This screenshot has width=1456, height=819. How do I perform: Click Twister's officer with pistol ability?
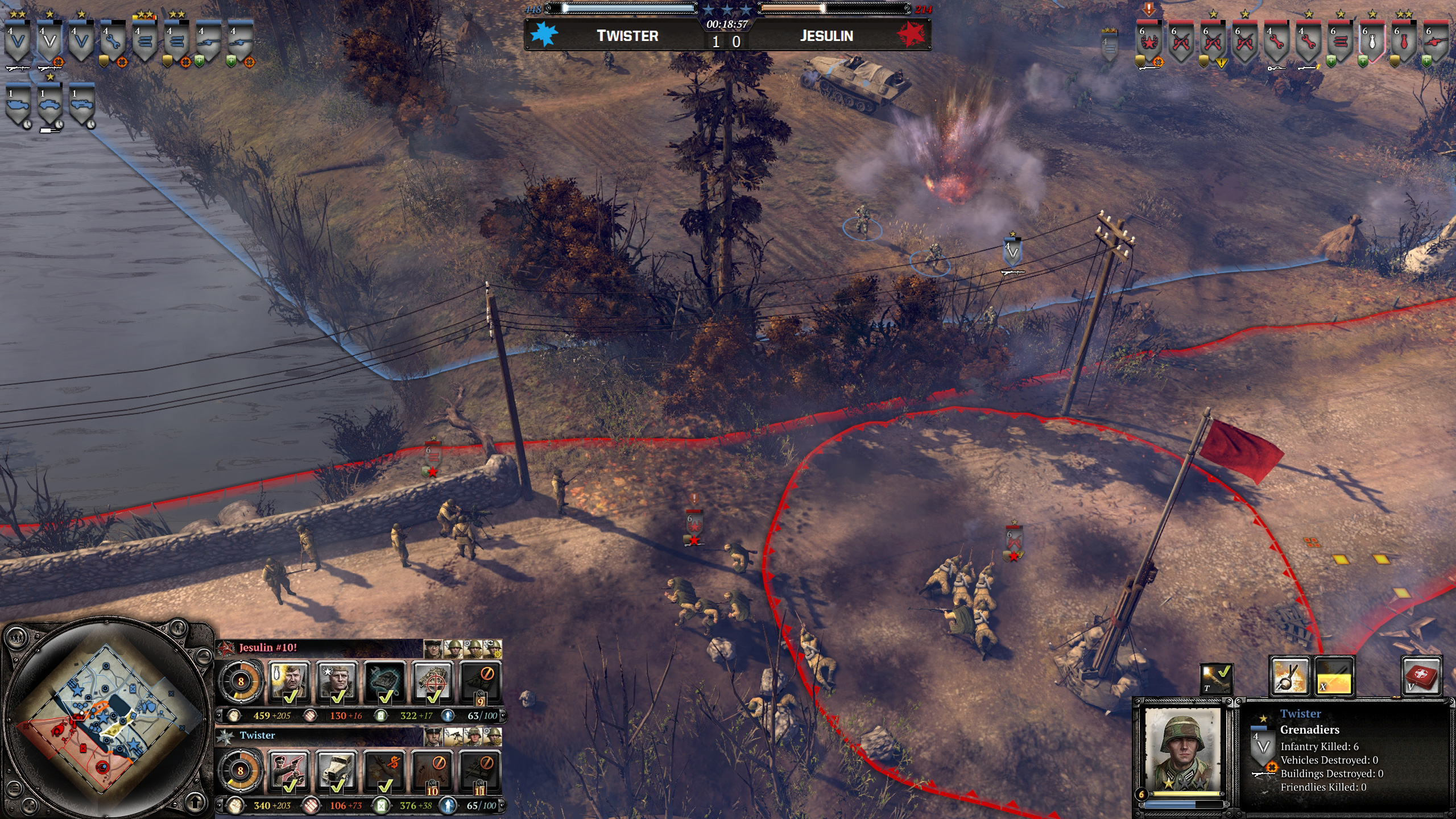(x=289, y=771)
